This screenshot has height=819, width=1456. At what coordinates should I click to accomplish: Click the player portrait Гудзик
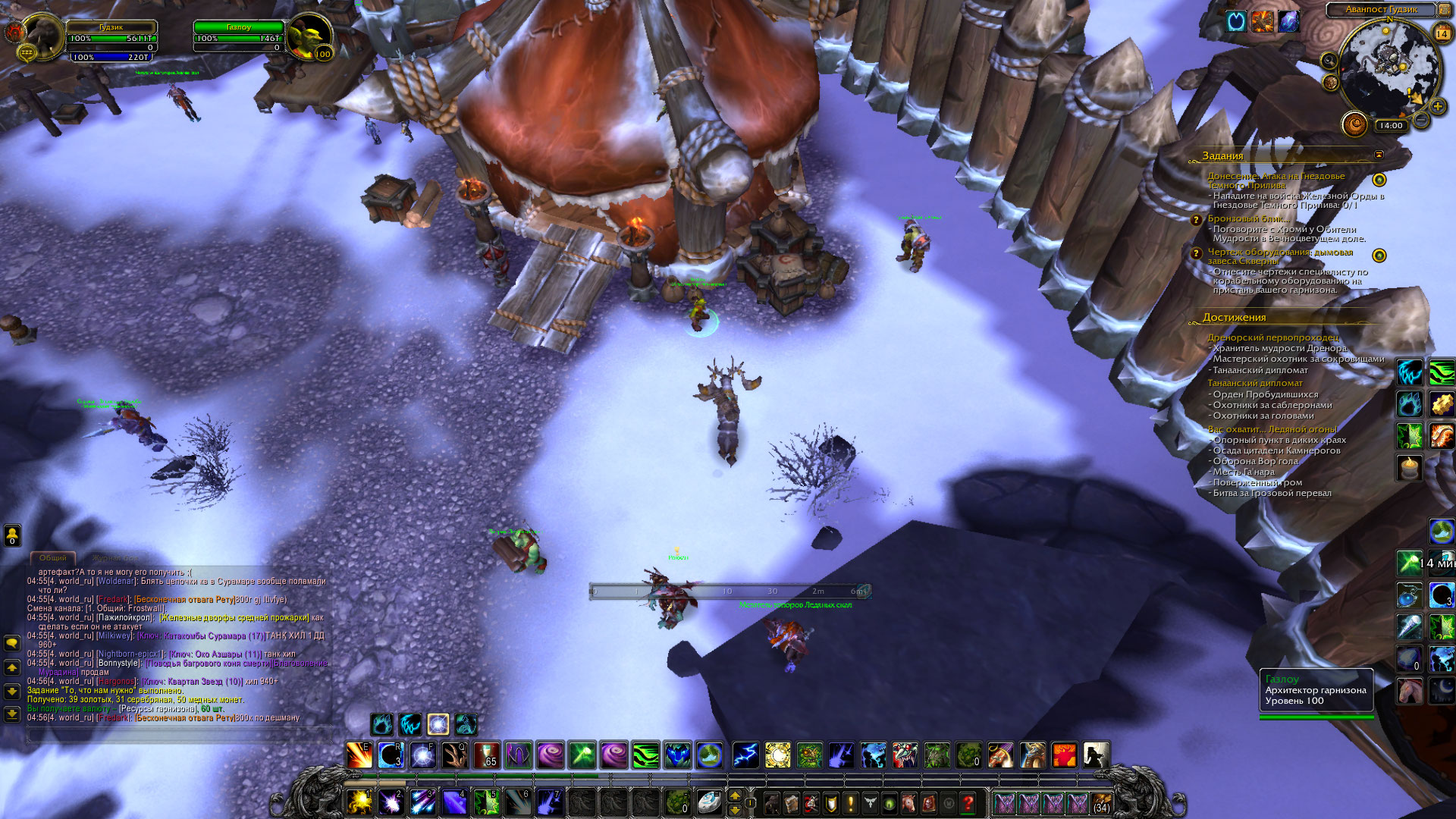tap(42, 36)
